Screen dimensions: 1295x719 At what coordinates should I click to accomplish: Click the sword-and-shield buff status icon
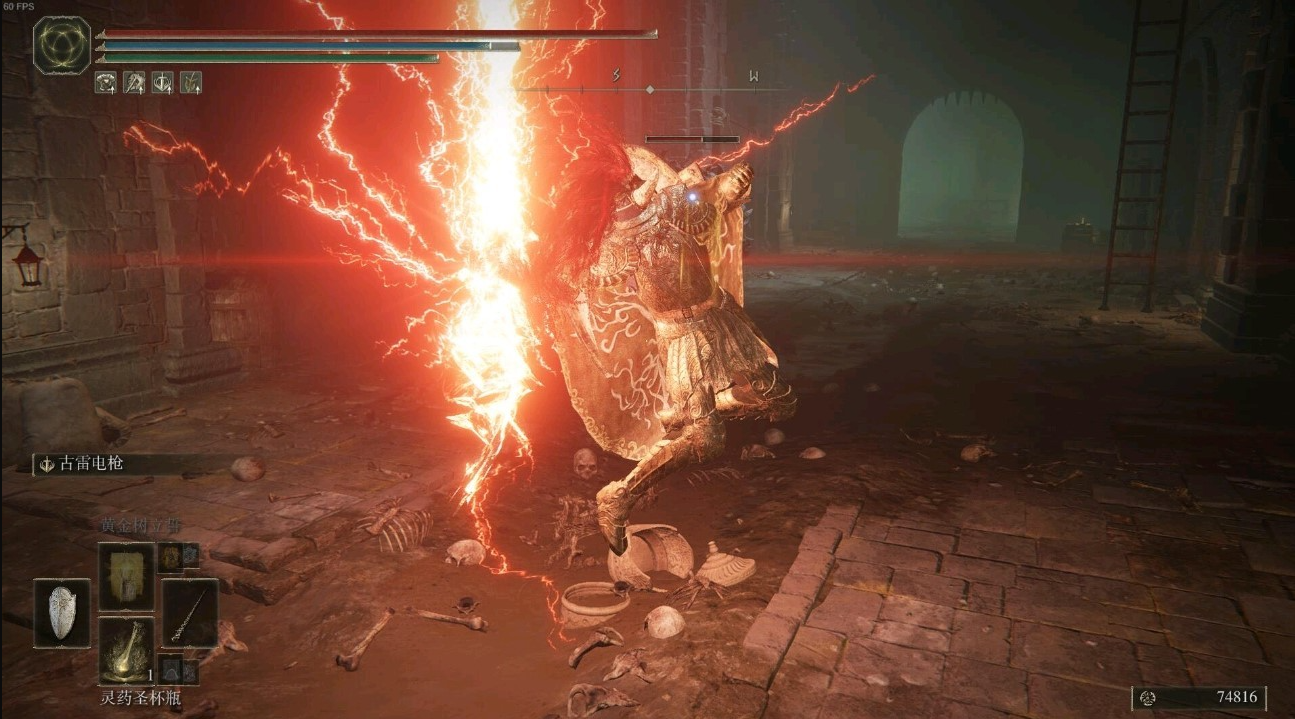pyautogui.click(x=162, y=83)
